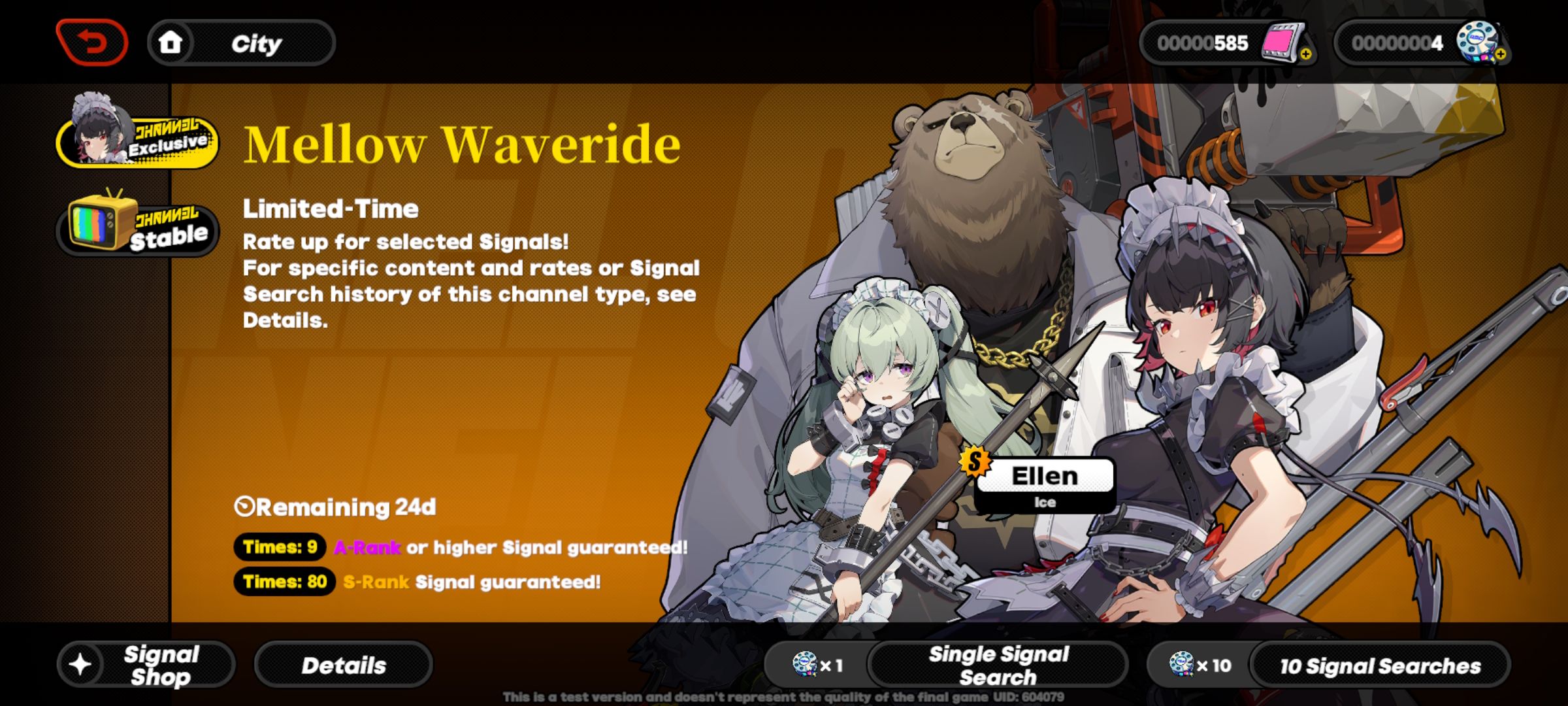Open the Signal Shop

[146, 665]
